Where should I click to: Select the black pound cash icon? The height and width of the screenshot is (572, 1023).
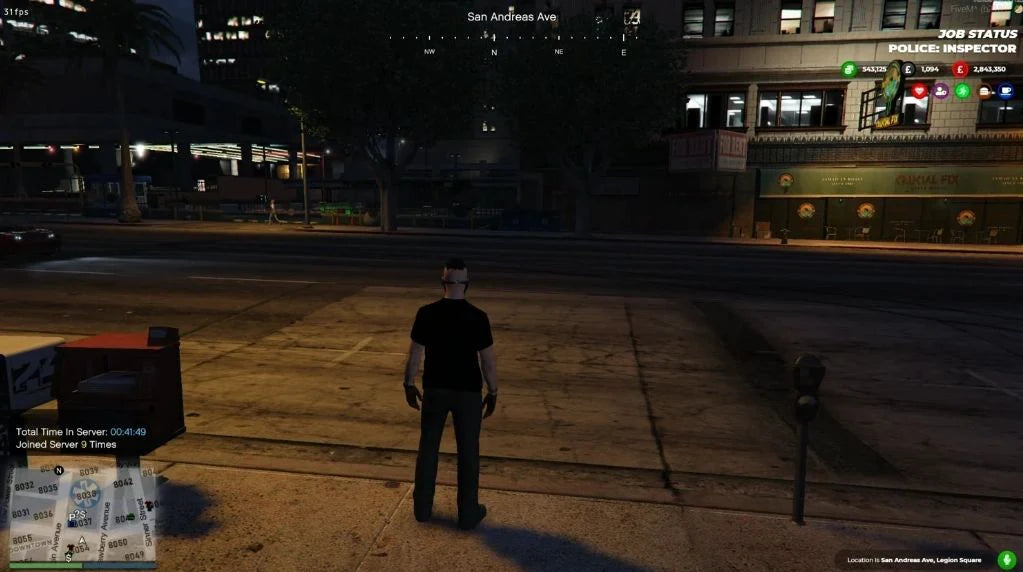[x=908, y=69]
